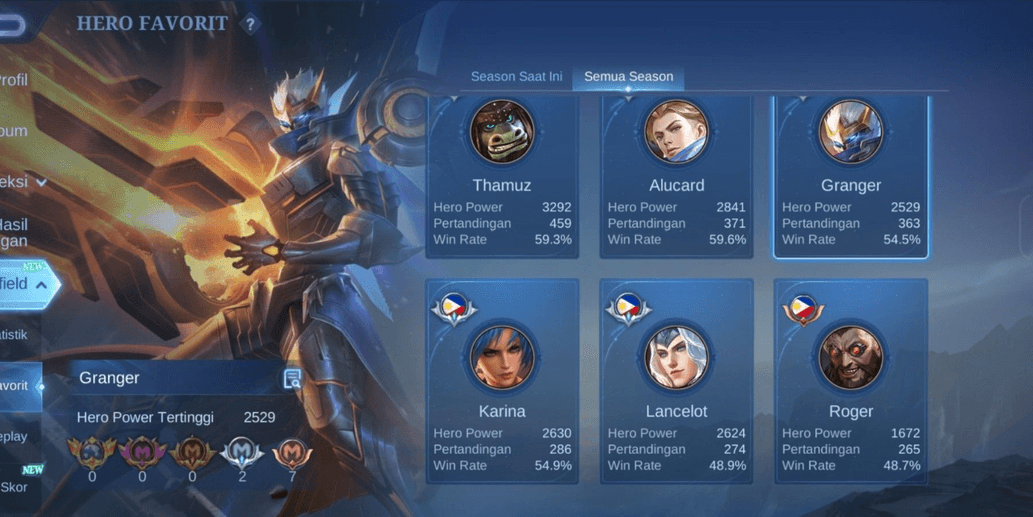Open the Hero Favorit help question mark
This screenshot has width=1033, height=517.
point(250,24)
